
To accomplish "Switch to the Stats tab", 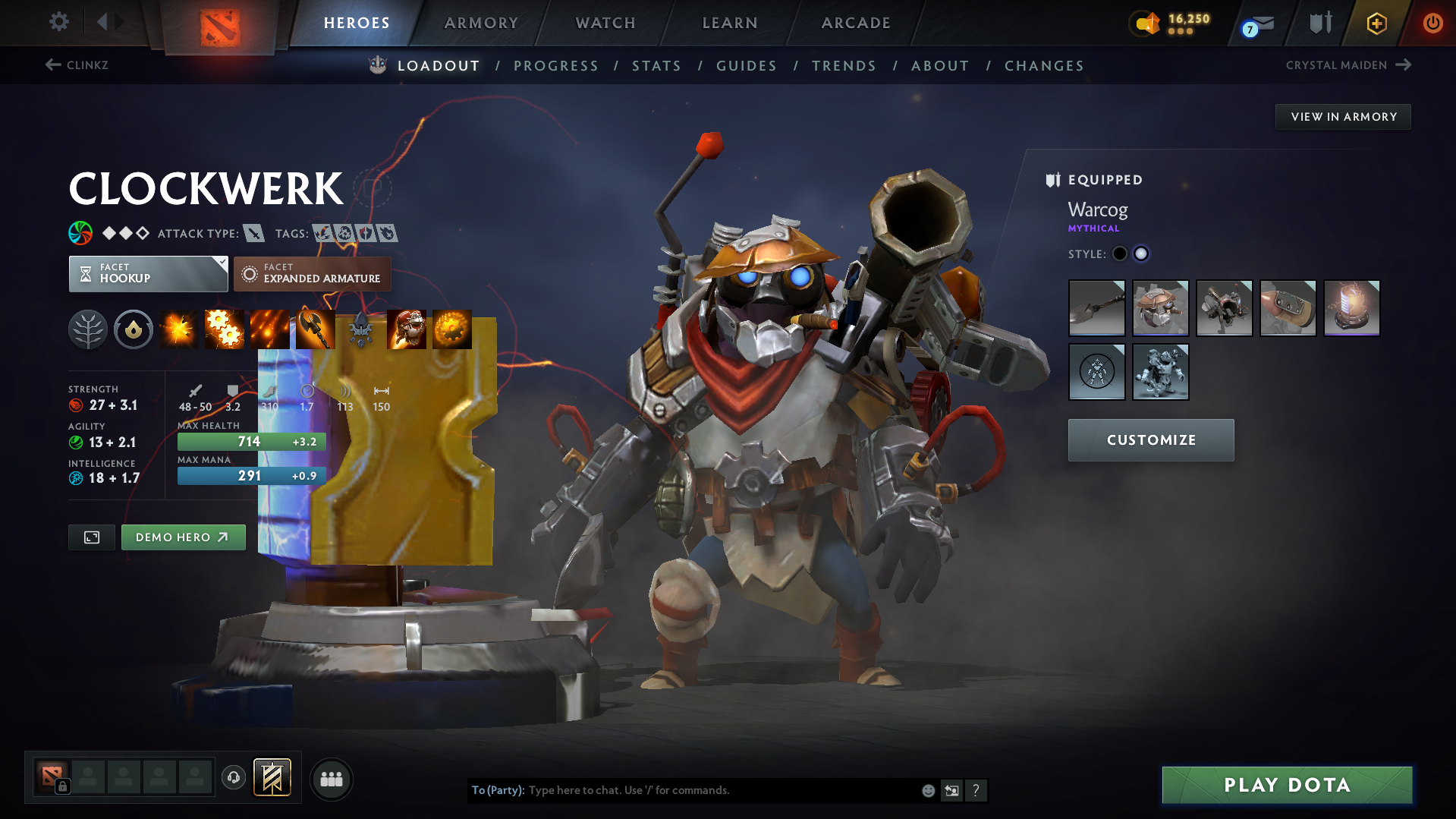I will [x=657, y=65].
